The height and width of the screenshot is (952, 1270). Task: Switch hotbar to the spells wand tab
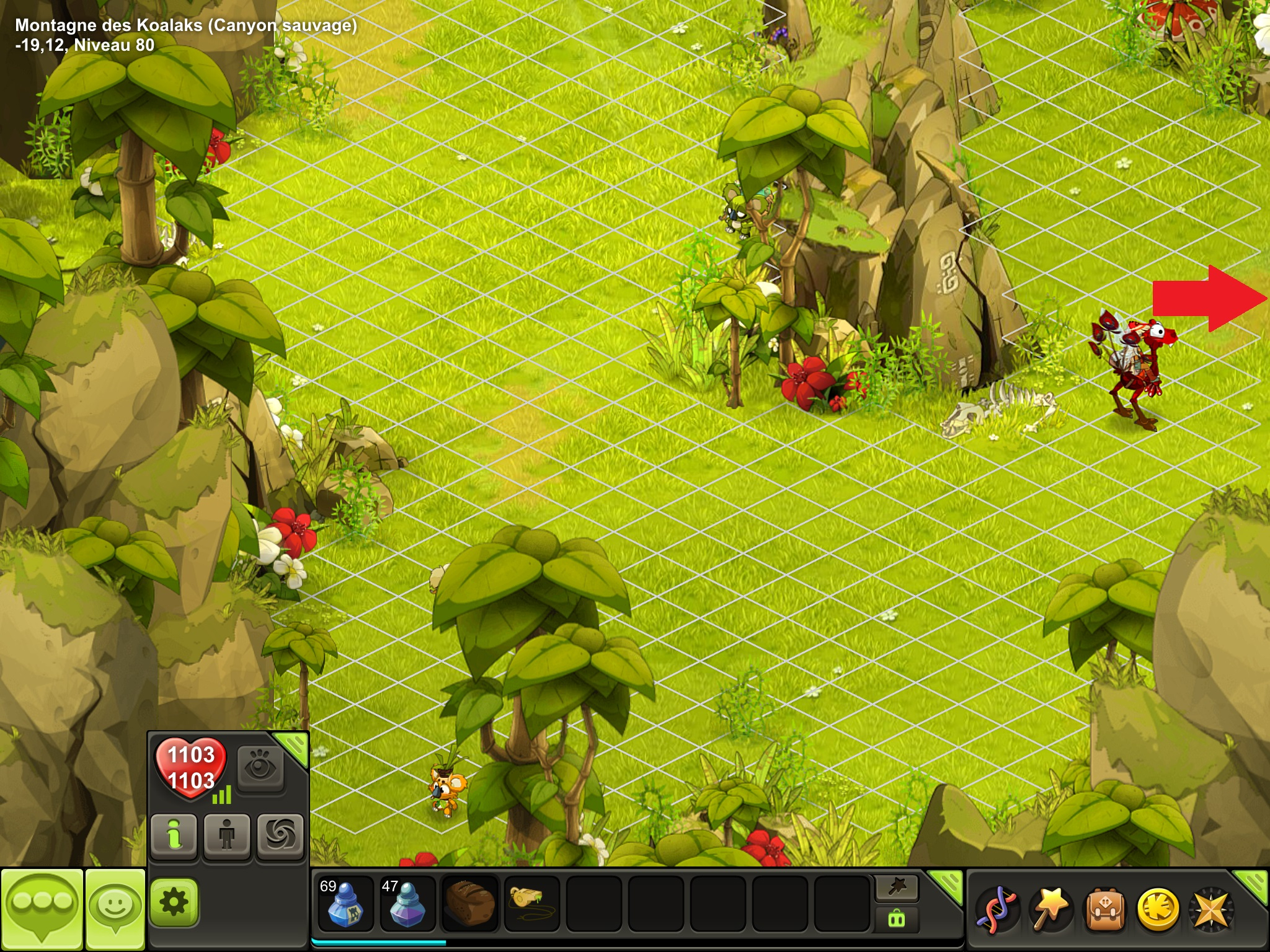click(x=897, y=888)
